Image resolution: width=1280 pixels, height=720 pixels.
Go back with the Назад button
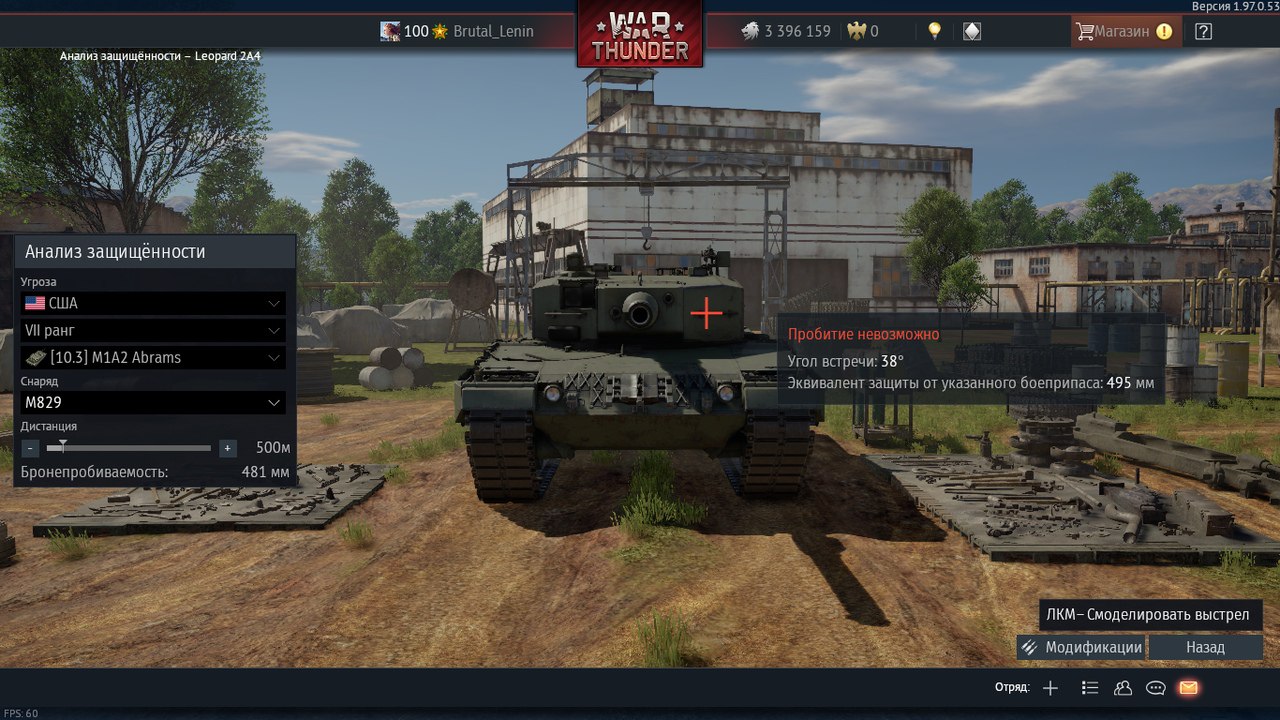tap(1205, 647)
